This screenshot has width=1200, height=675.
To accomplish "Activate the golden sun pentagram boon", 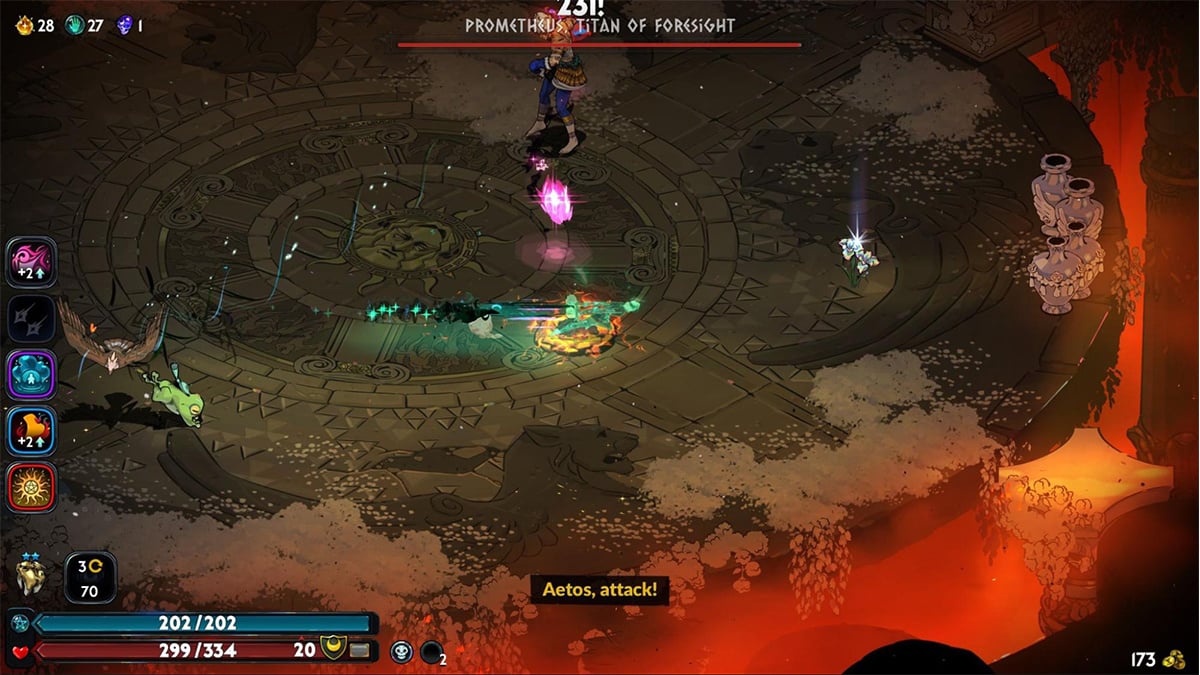I will (32, 487).
